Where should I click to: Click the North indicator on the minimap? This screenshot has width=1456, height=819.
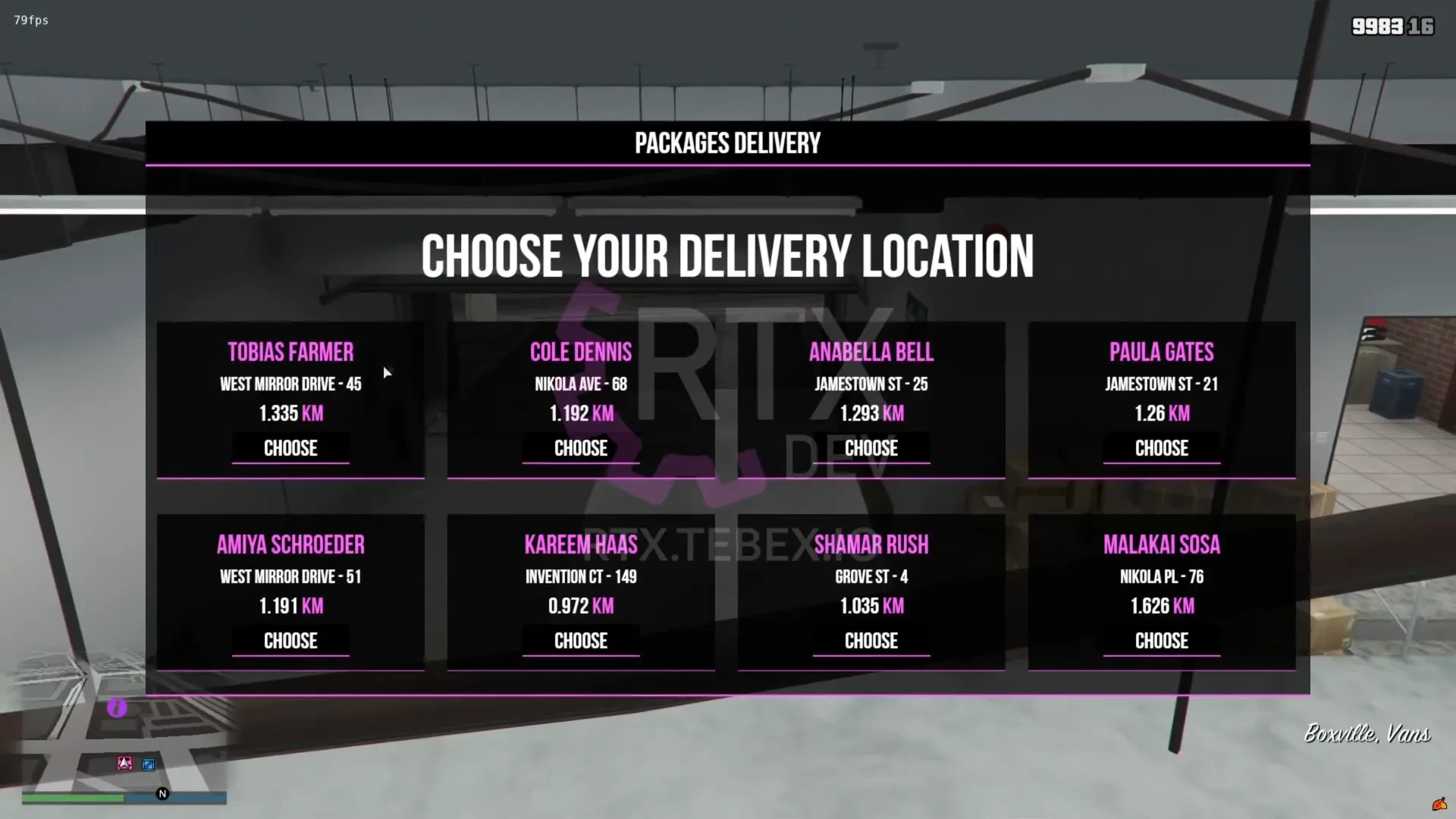[161, 793]
